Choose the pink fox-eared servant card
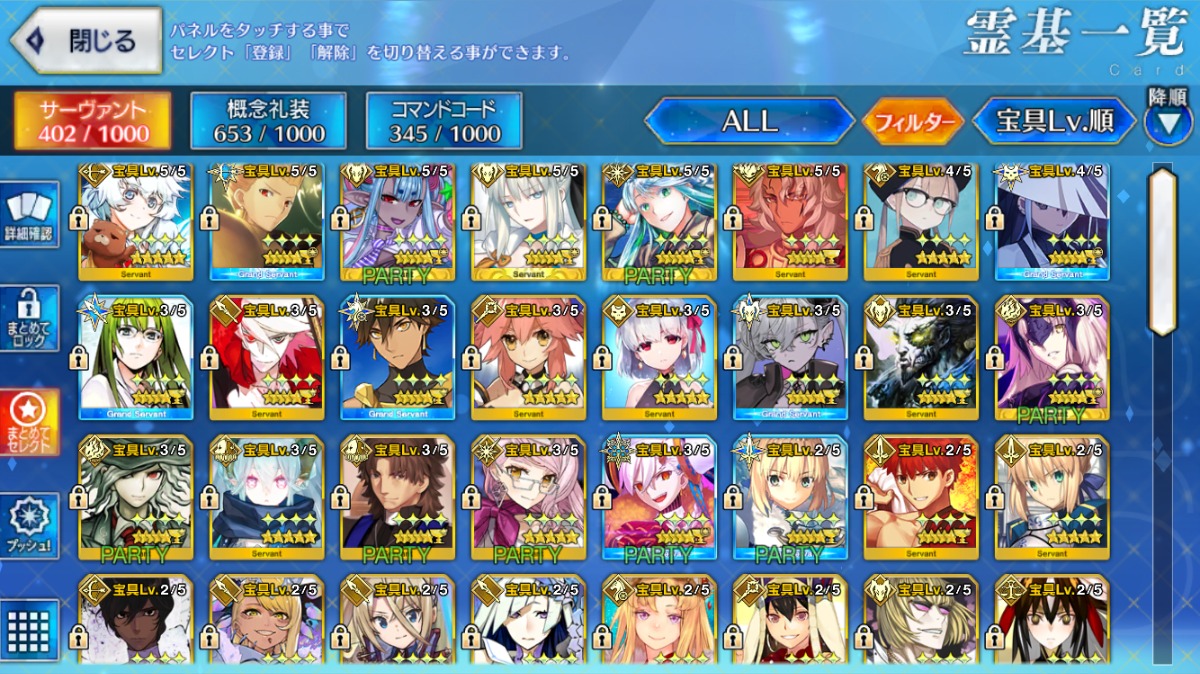The height and width of the screenshot is (674, 1200). click(x=528, y=357)
